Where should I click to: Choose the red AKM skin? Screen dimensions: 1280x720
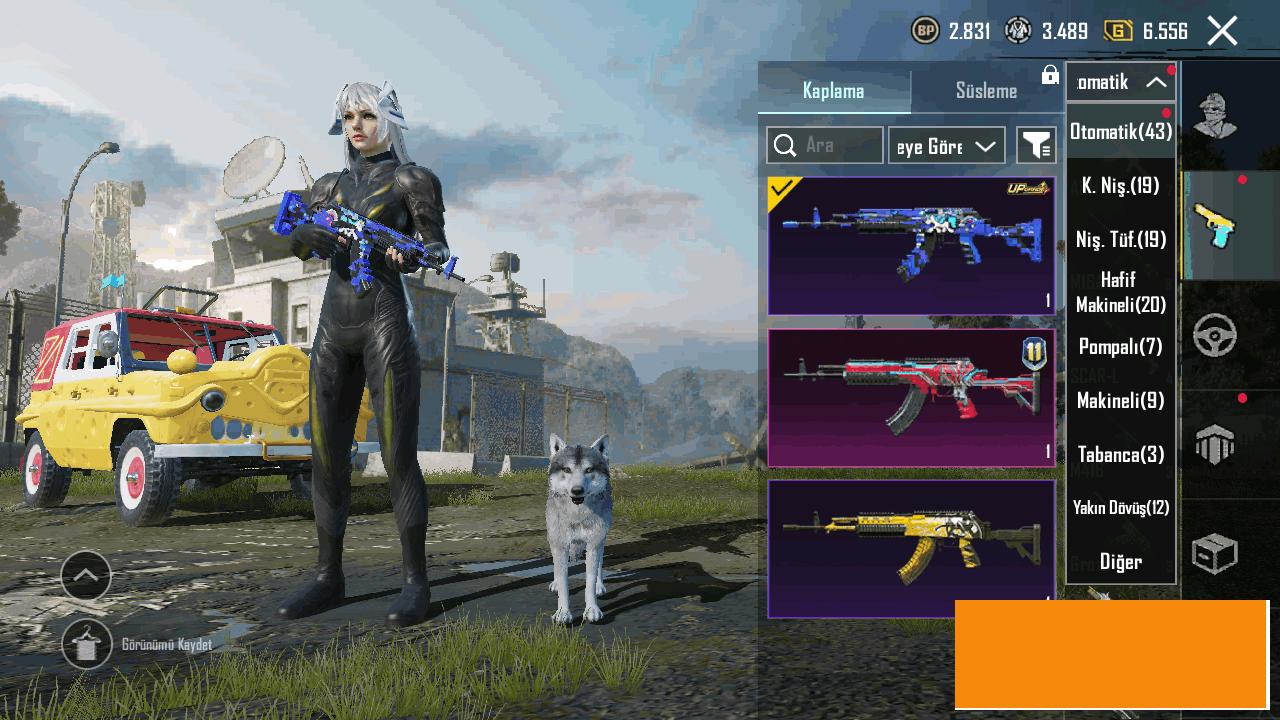coord(911,398)
